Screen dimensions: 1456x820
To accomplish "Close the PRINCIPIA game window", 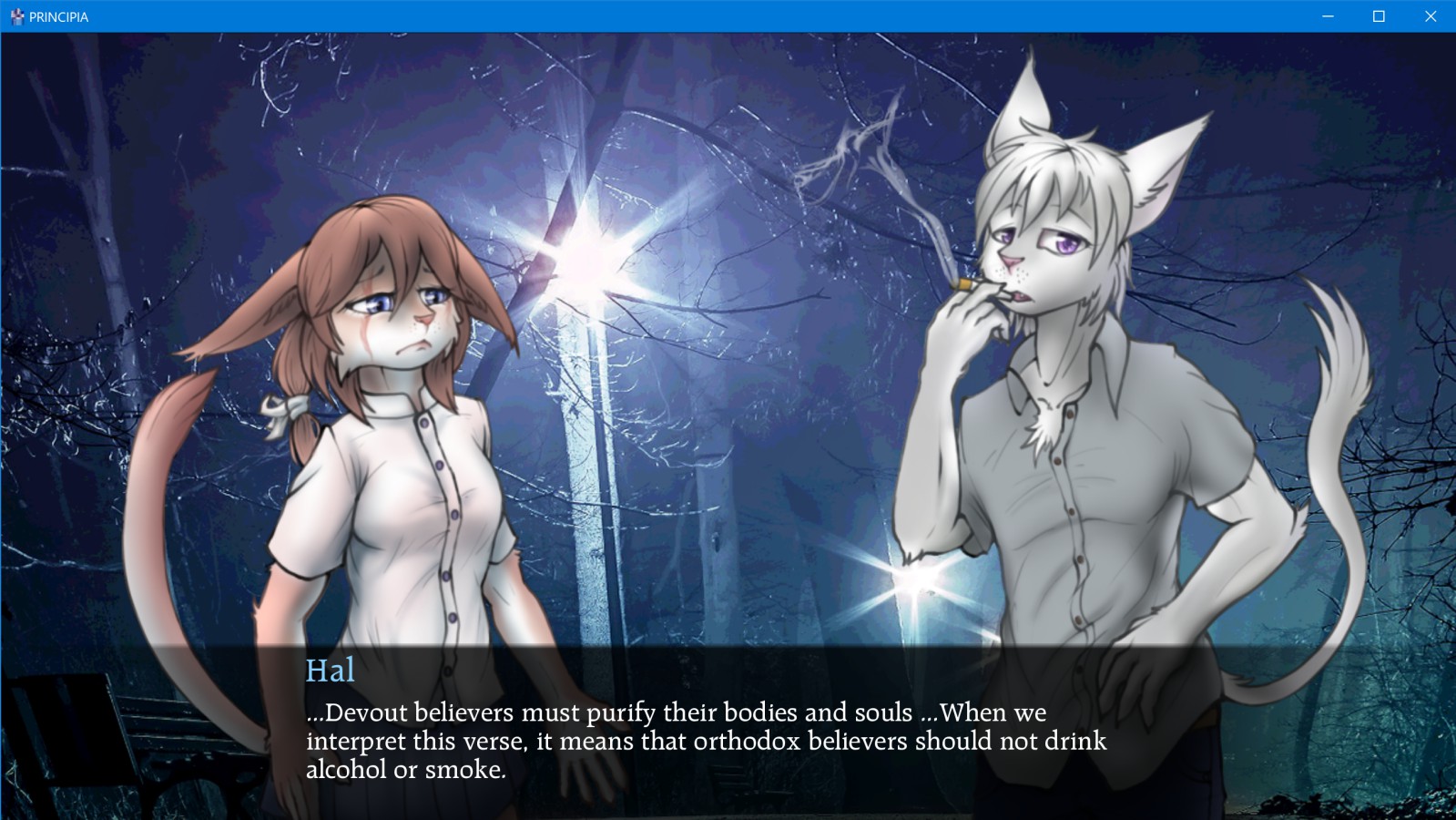I will tap(1430, 16).
